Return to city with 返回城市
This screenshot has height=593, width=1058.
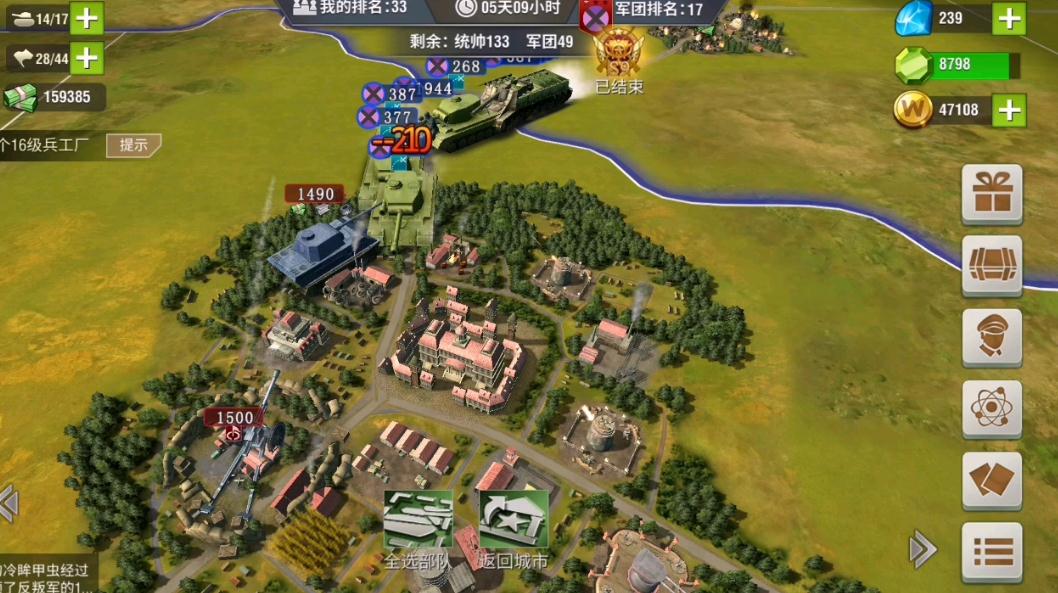[513, 529]
